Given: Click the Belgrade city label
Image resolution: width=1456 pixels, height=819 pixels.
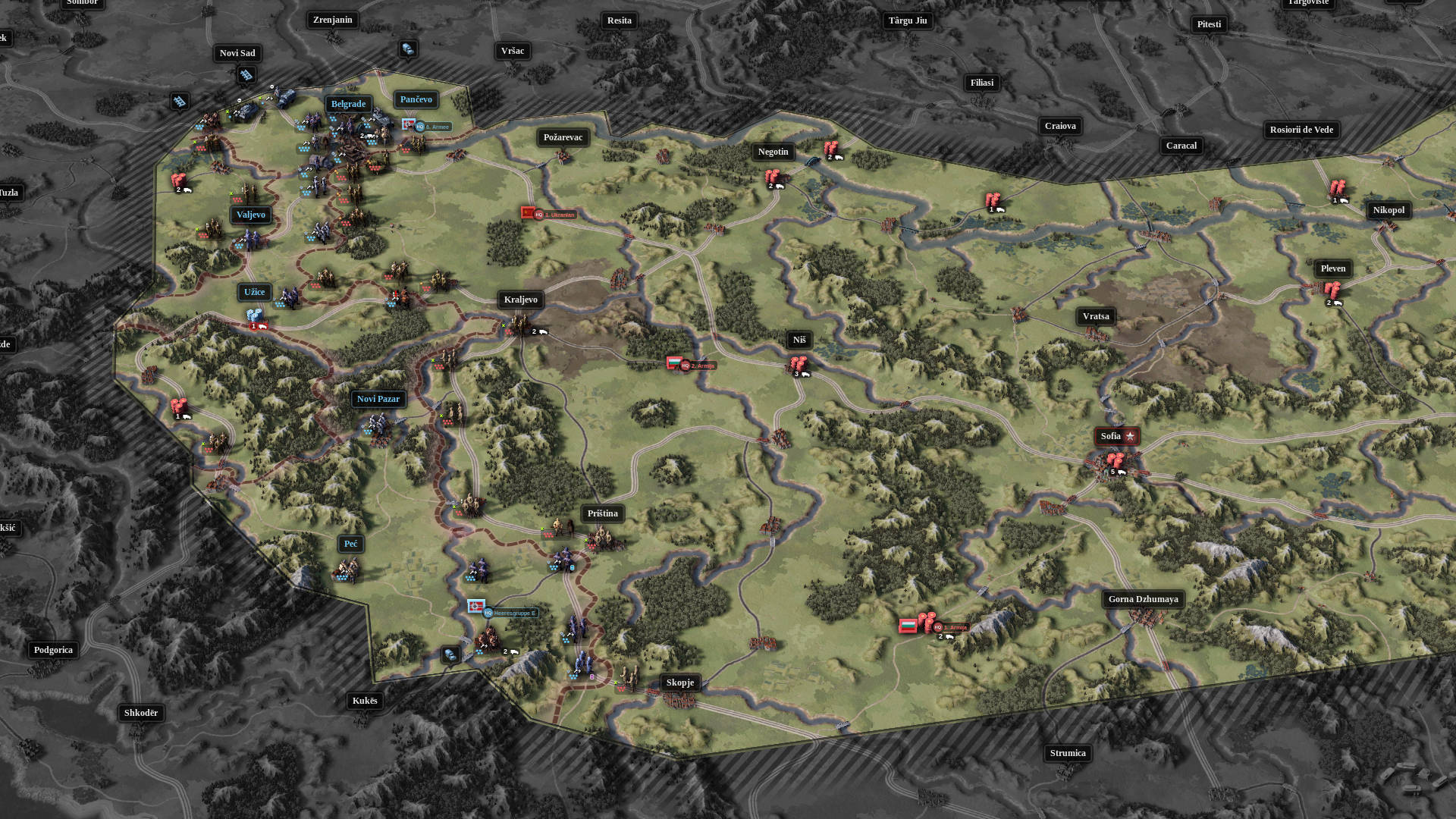Looking at the screenshot, I should 348,103.
